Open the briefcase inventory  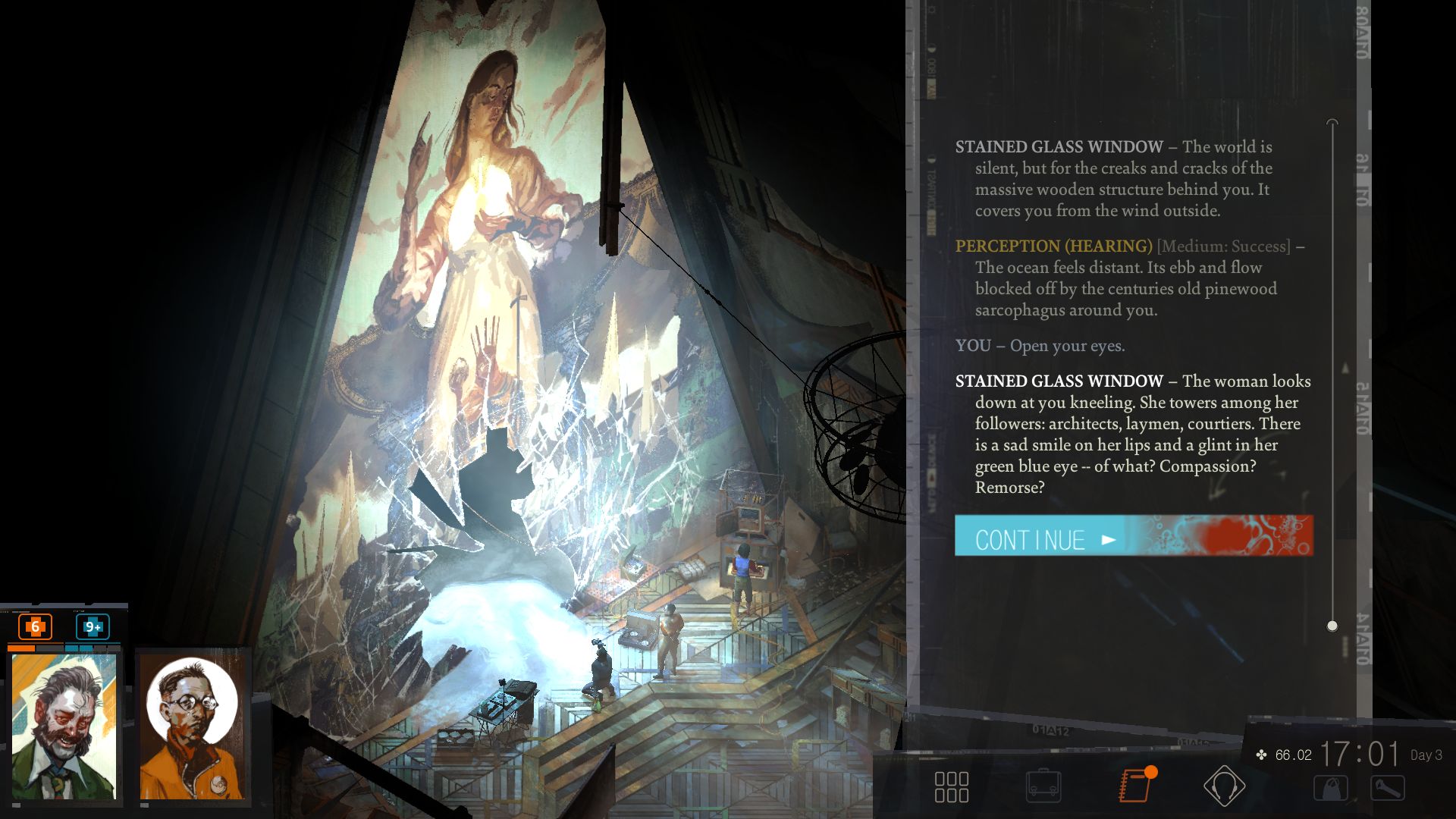click(1043, 786)
